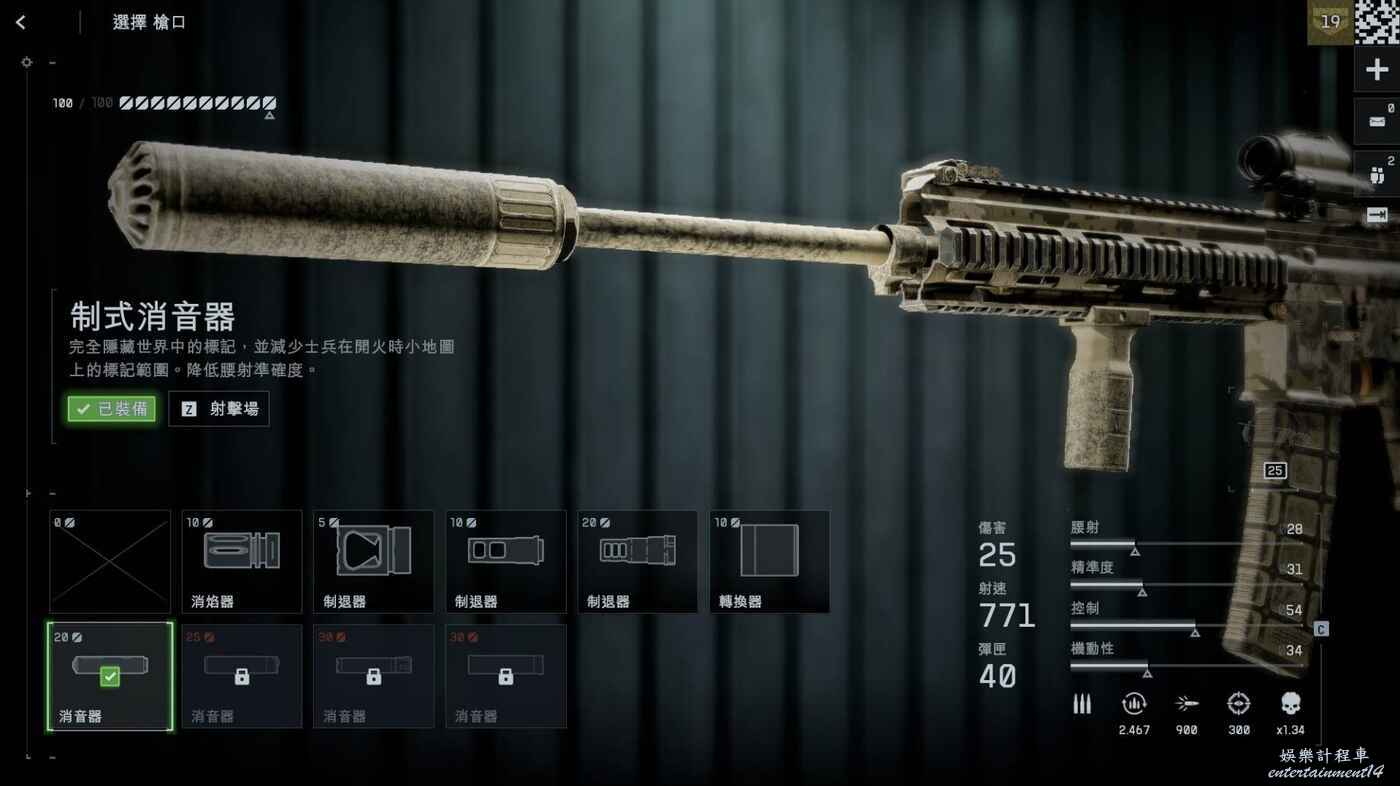Open the plus icon in the right sidebar
1400x786 pixels.
[x=1377, y=70]
